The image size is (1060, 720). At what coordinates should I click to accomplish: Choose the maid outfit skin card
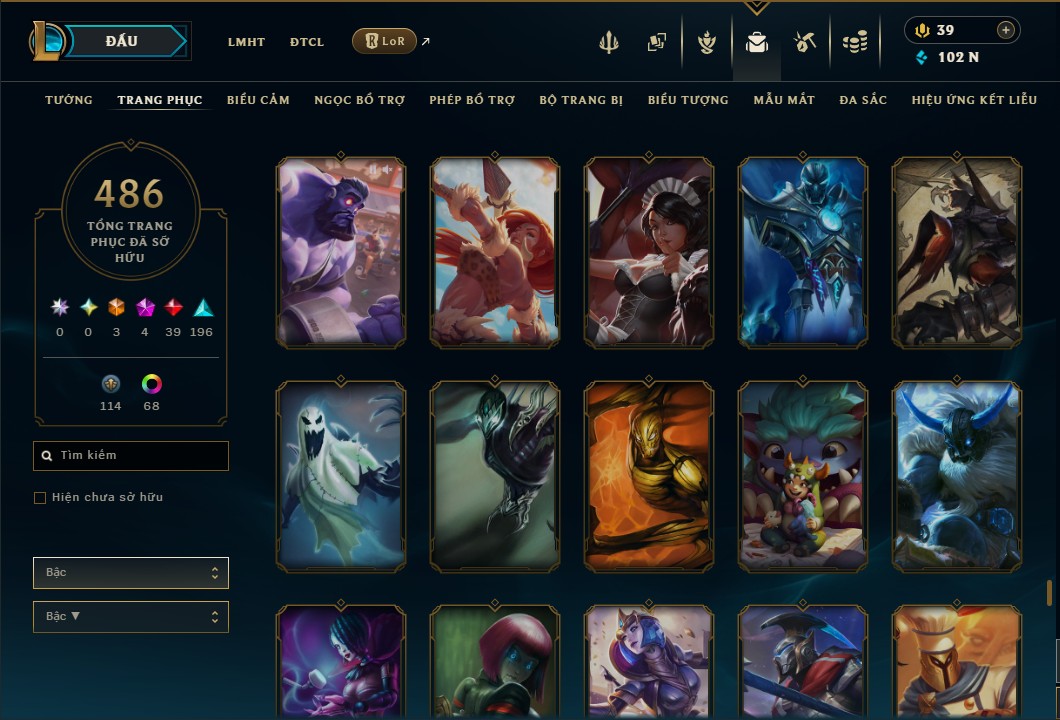tap(649, 252)
